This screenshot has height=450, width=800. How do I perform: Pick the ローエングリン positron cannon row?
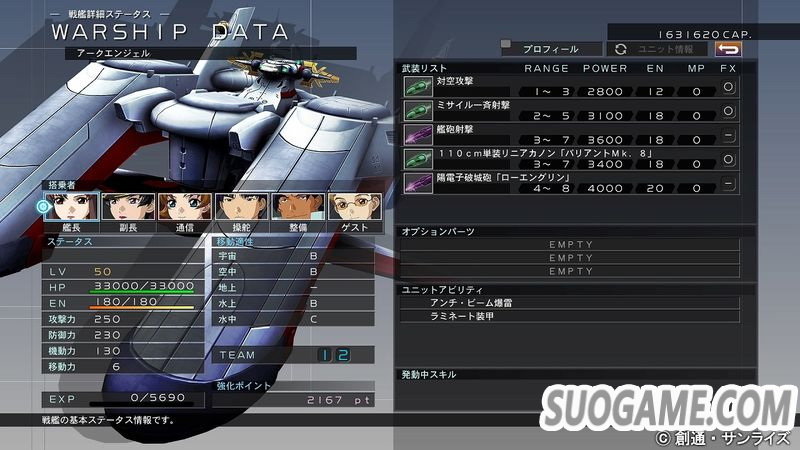pos(570,183)
